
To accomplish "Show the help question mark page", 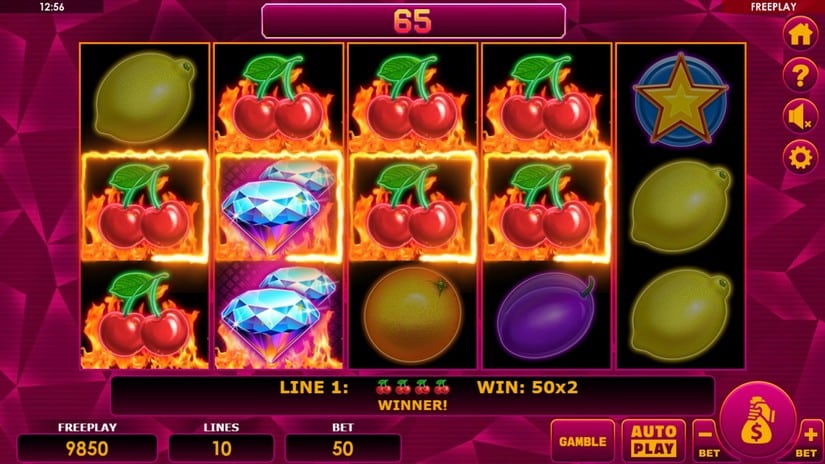I will coord(798,74).
